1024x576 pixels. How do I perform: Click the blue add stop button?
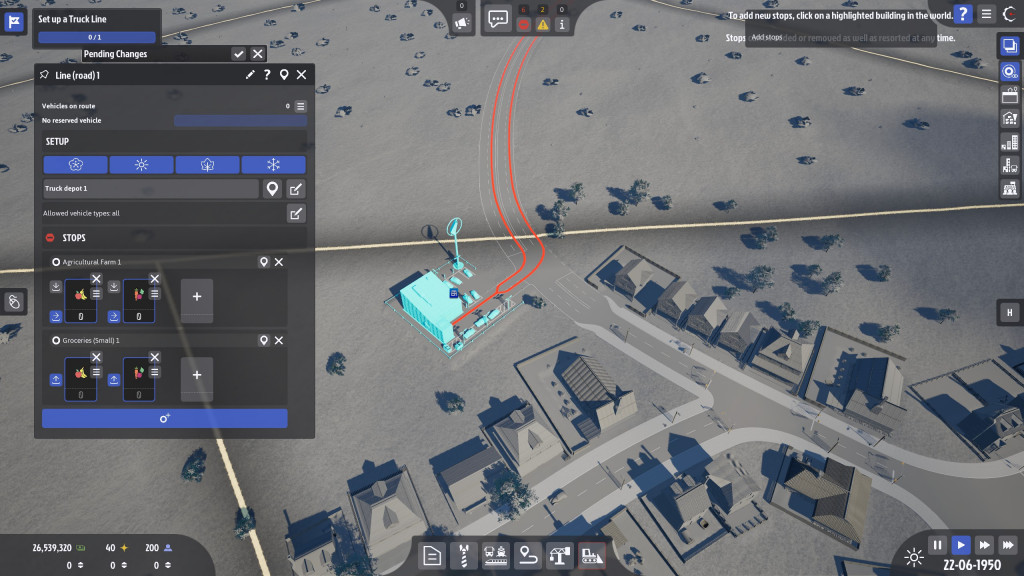click(164, 418)
